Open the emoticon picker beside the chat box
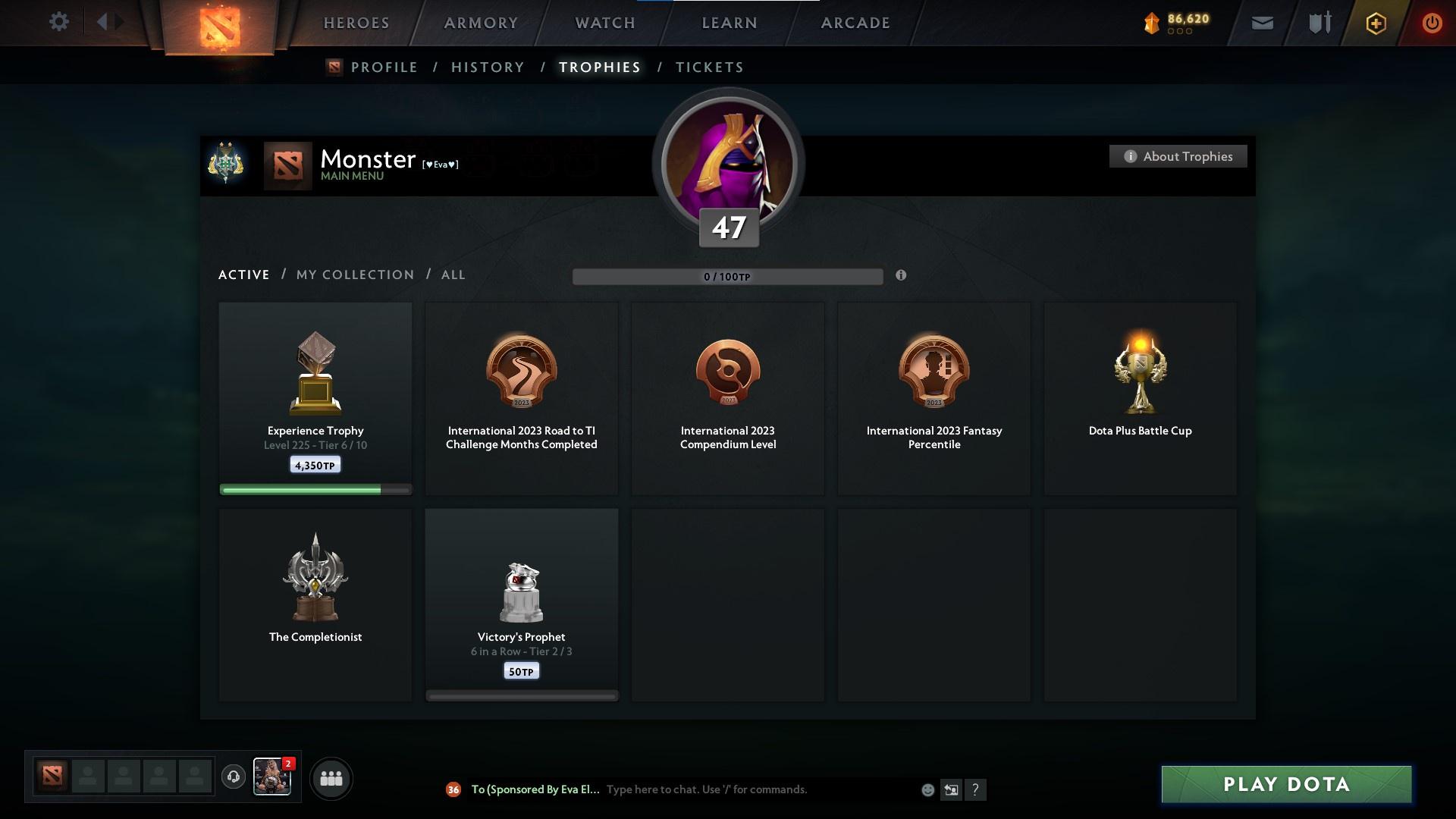The image size is (1456, 819). [927, 789]
